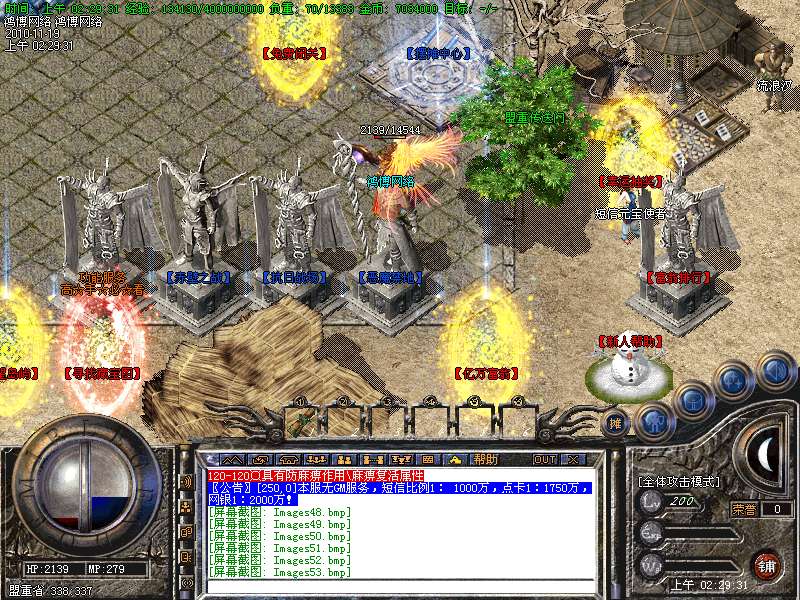
Task: Click the 帮助 help button above chat
Action: (x=485, y=459)
